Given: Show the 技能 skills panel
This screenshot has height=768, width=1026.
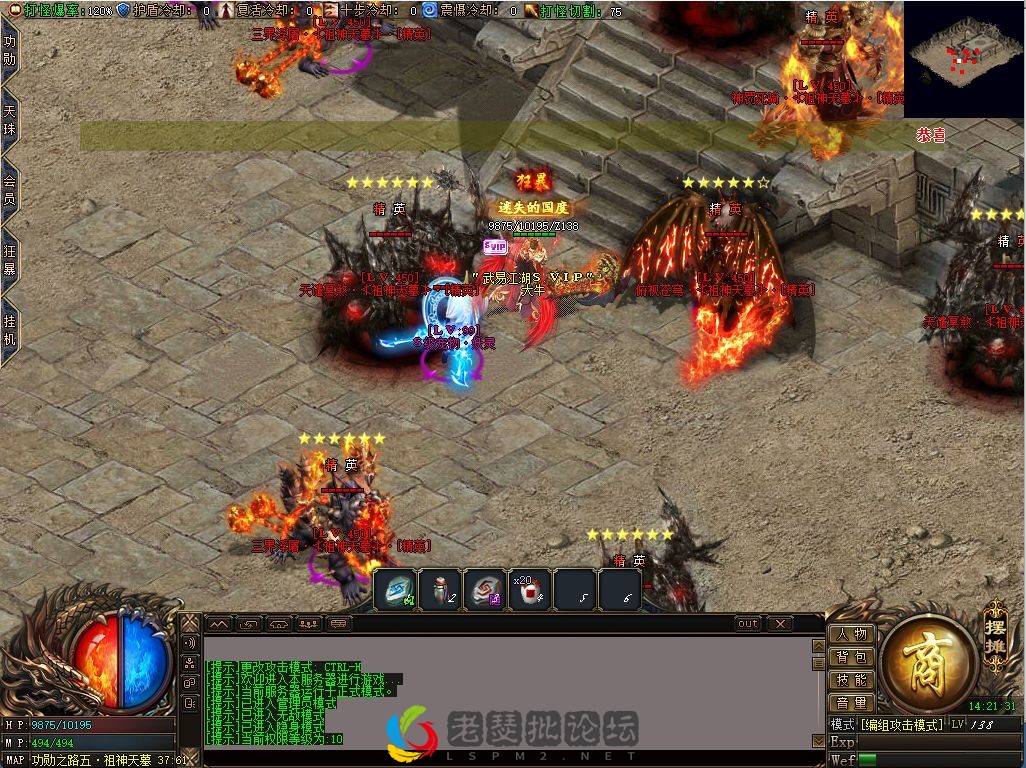Looking at the screenshot, I should pyautogui.click(x=851, y=680).
